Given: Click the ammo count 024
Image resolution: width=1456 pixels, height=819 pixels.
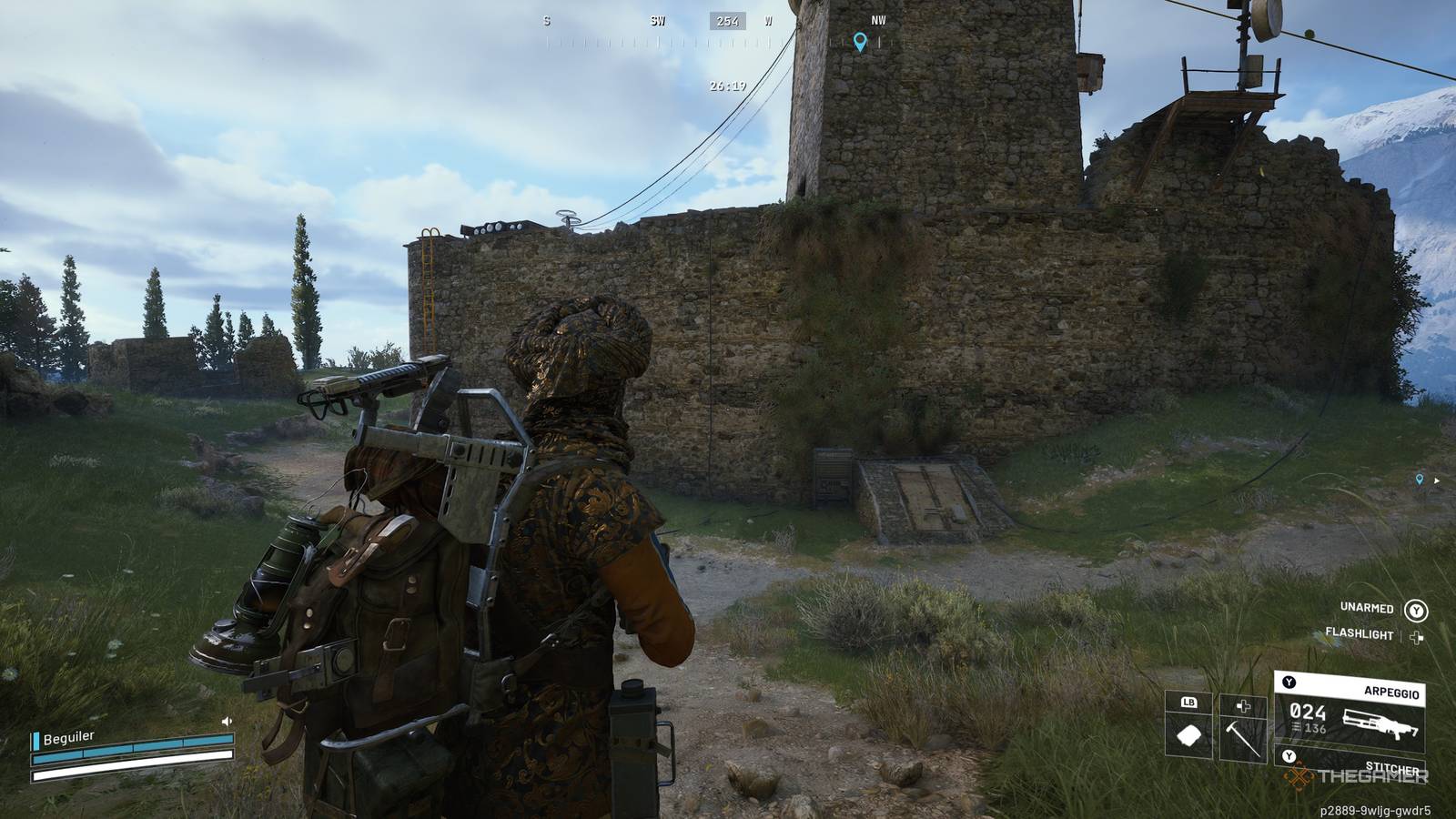Looking at the screenshot, I should click(x=1309, y=714).
